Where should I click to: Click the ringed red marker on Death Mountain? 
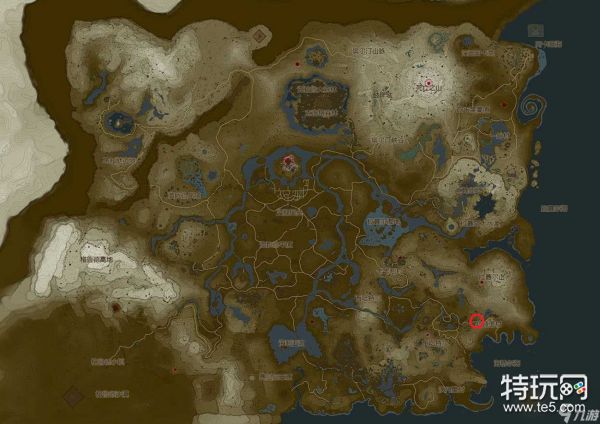(429, 83)
